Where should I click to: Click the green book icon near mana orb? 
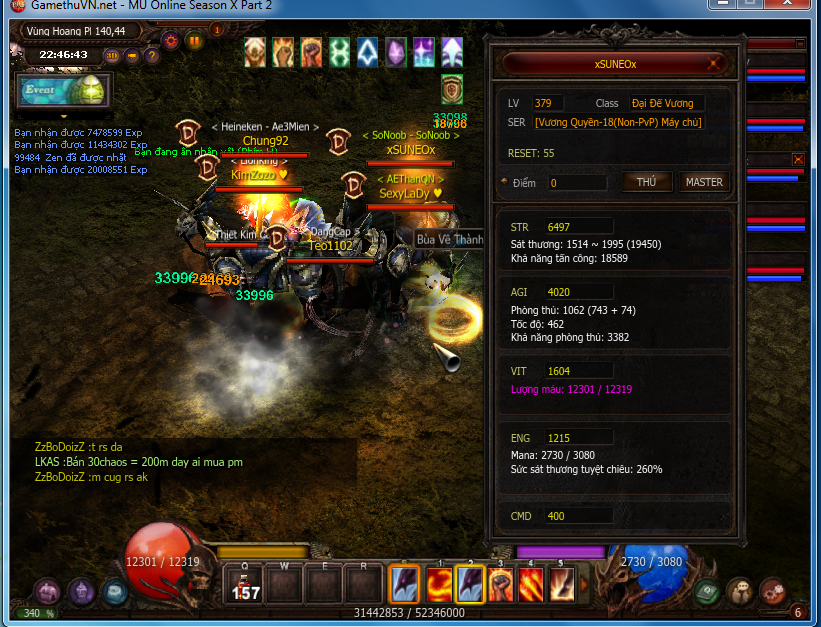click(707, 591)
